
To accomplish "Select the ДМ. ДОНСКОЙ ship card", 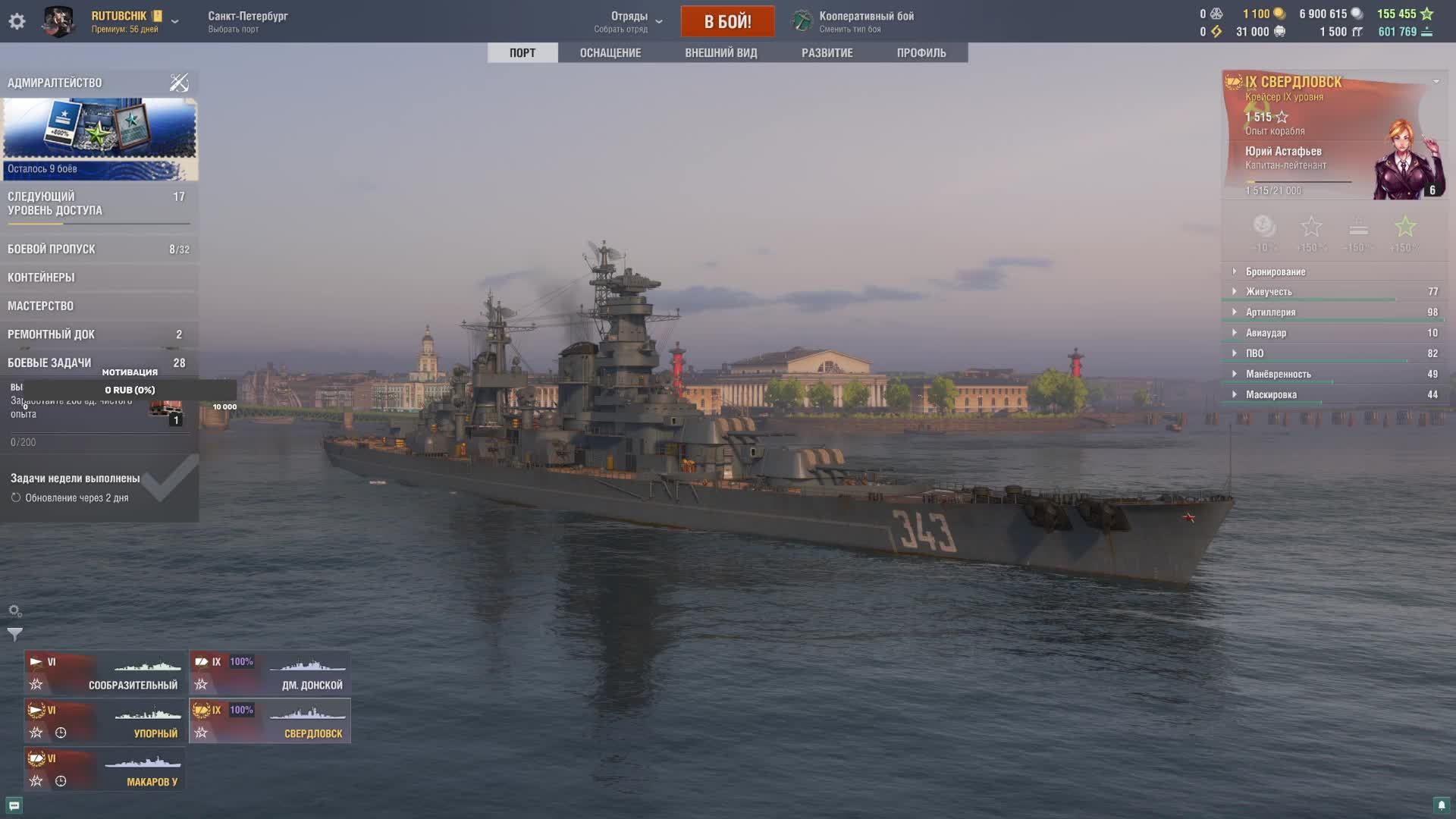I will point(269,673).
